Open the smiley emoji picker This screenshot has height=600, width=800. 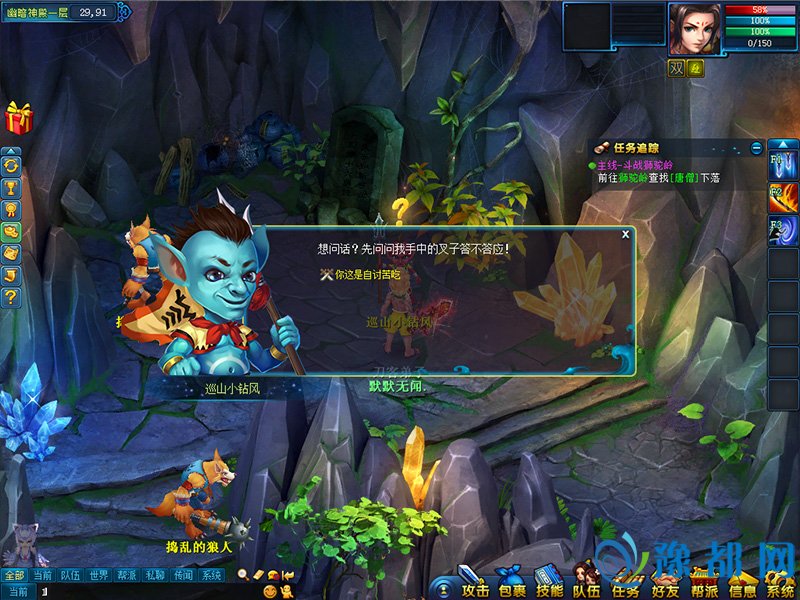tap(269, 592)
